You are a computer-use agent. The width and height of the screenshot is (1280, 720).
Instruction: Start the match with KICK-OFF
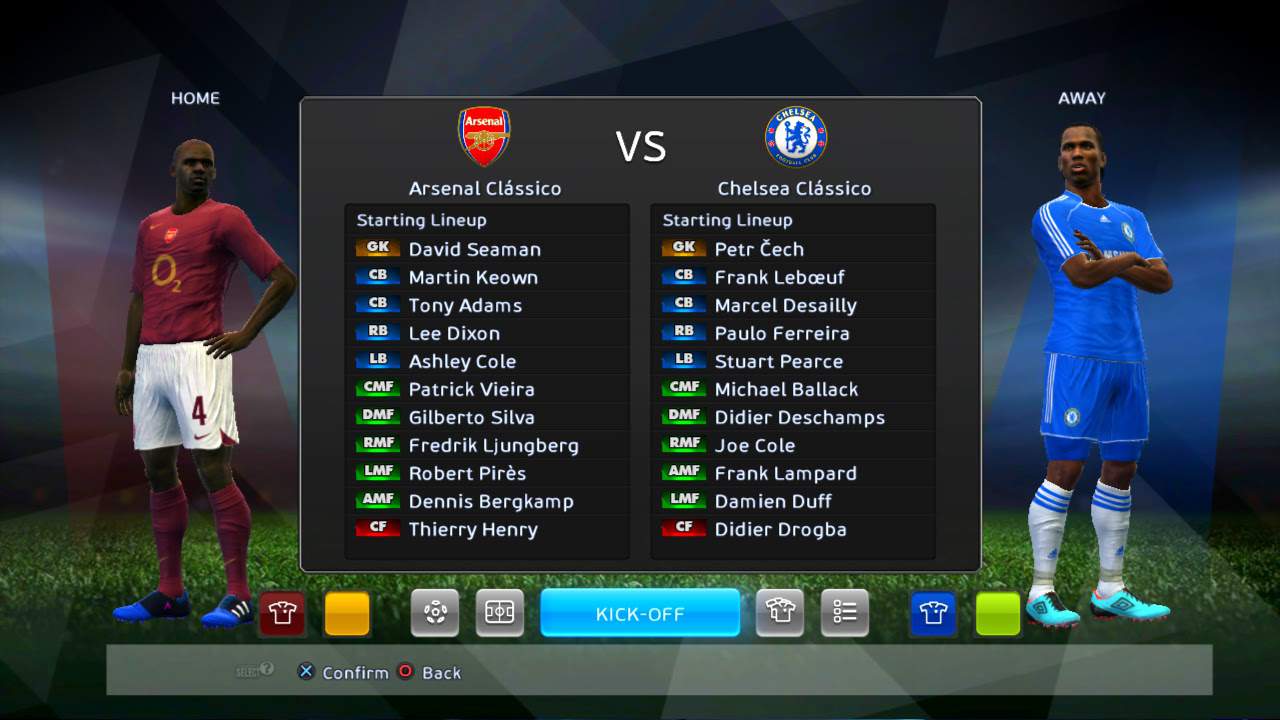(x=640, y=613)
